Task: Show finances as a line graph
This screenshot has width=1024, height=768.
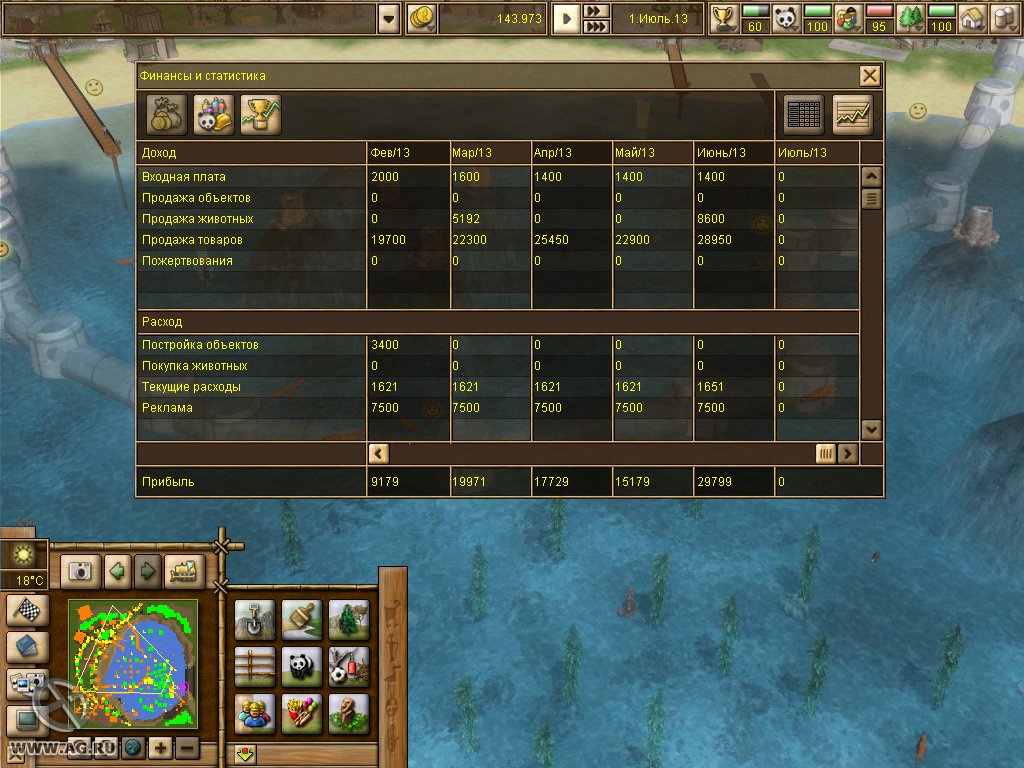Action: [853, 115]
